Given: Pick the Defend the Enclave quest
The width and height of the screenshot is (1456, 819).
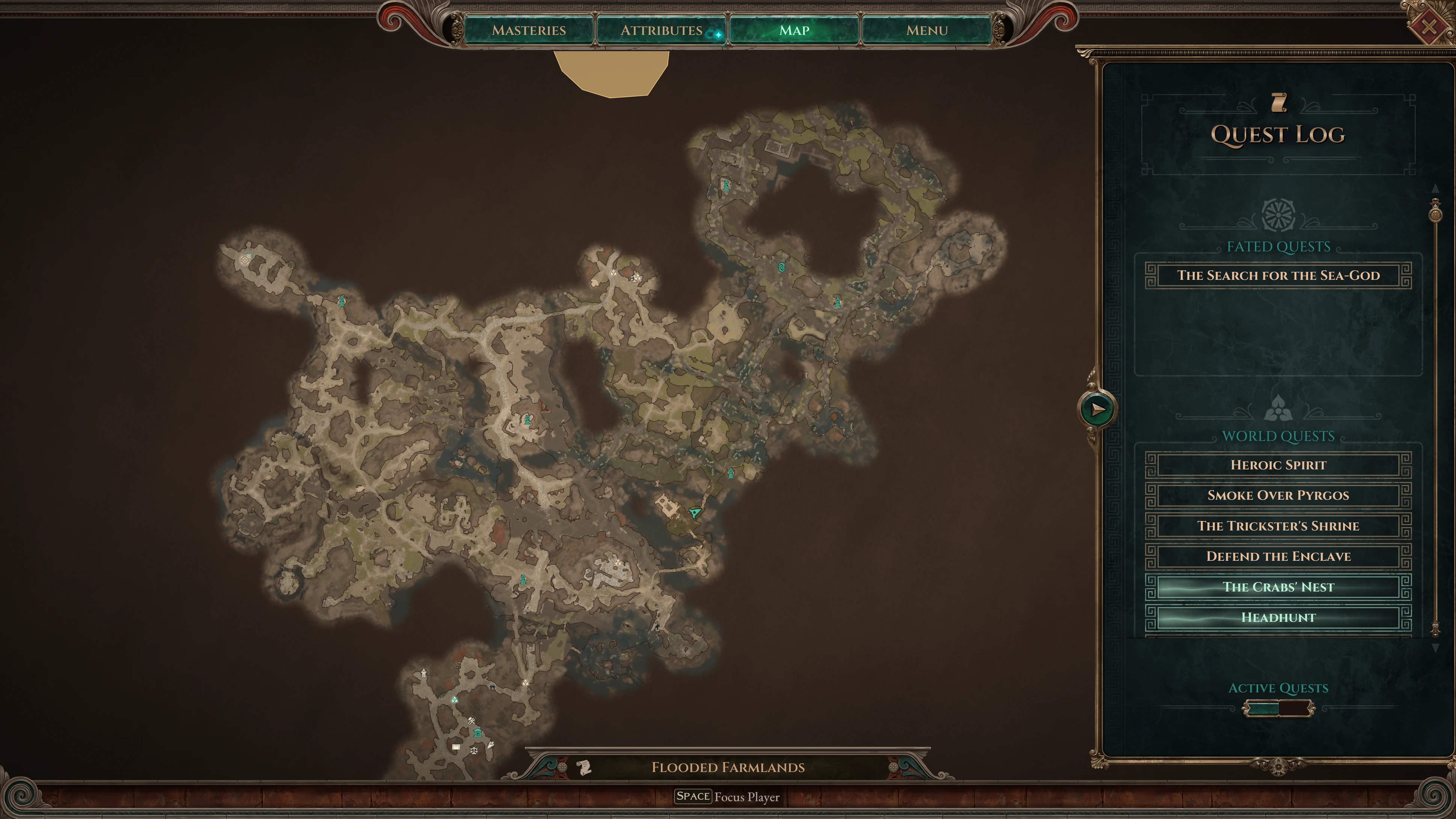Looking at the screenshot, I should click(x=1278, y=557).
